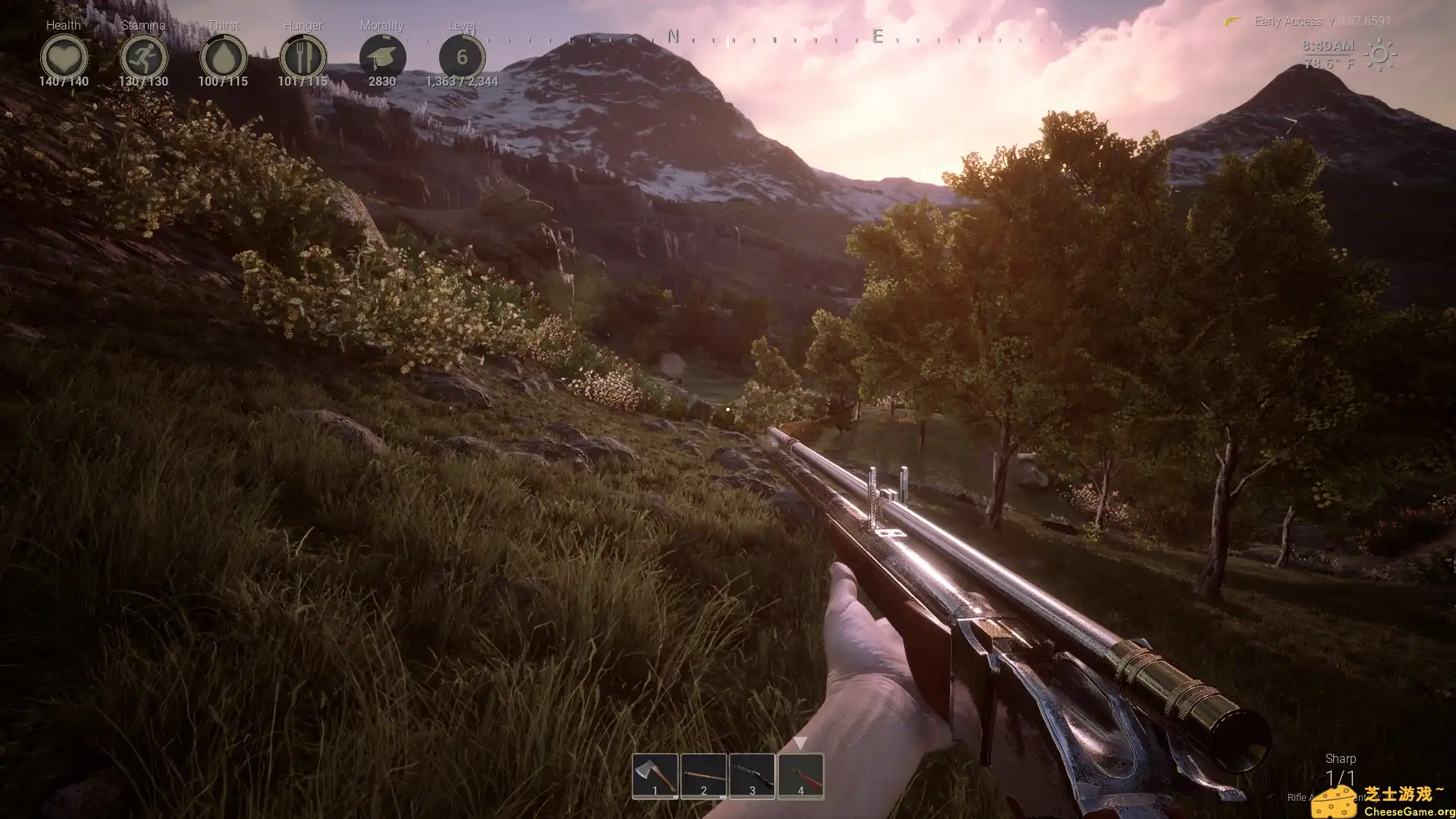1456x819 pixels.
Task: Click the yellow revolver icon beside Early Access
Action: tap(1232, 20)
